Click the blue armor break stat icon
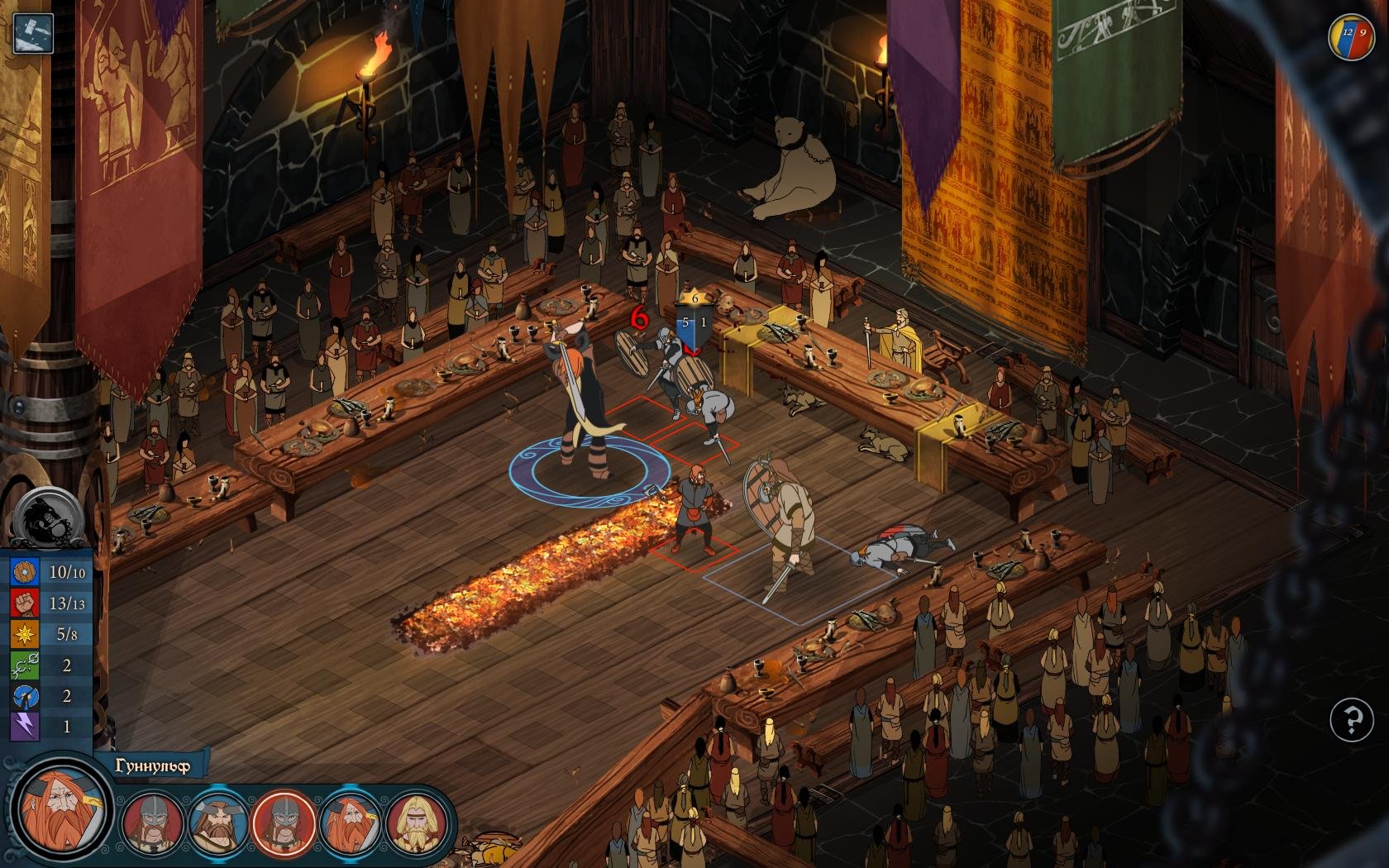 (23, 696)
